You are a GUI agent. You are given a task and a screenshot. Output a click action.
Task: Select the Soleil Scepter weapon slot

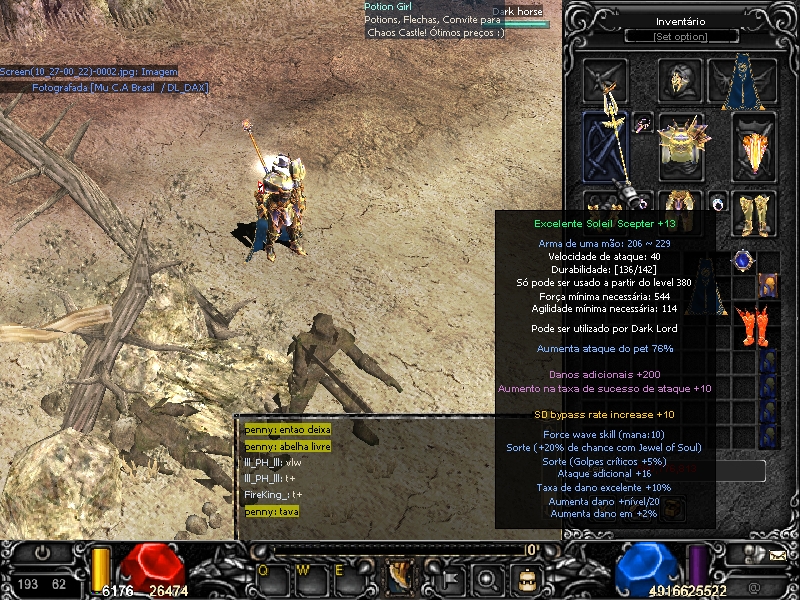click(606, 146)
